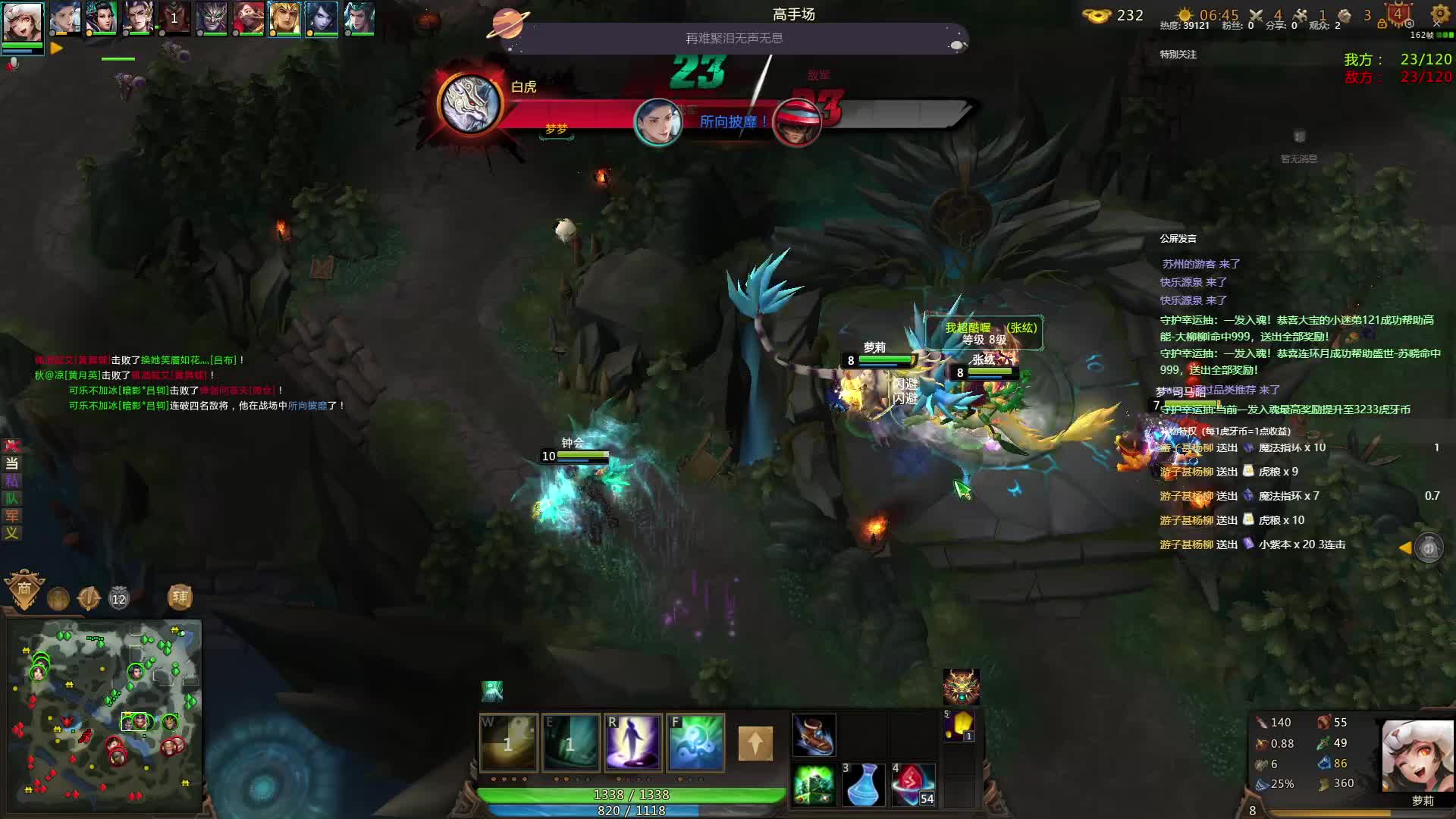Click the 白虎 white tiger portrait in banner
The height and width of the screenshot is (819, 1456).
coord(470,105)
